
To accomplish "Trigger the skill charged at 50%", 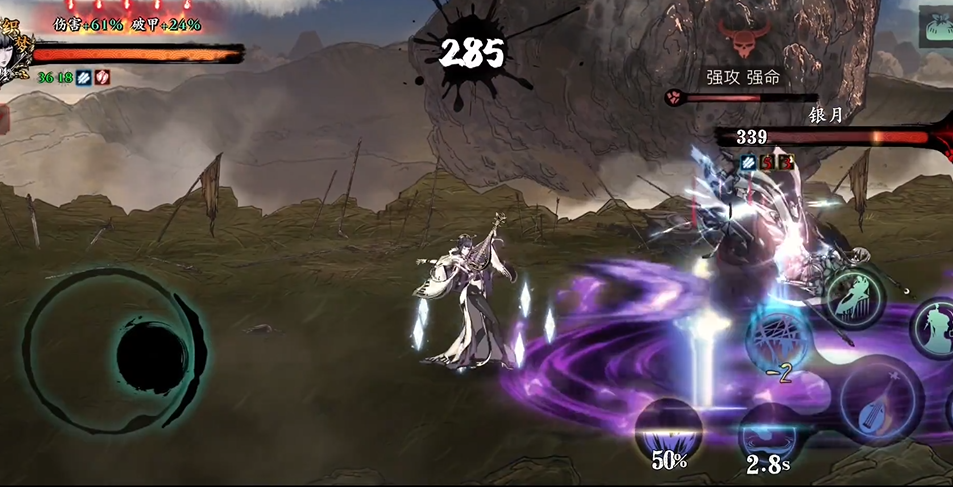I will click(668, 431).
